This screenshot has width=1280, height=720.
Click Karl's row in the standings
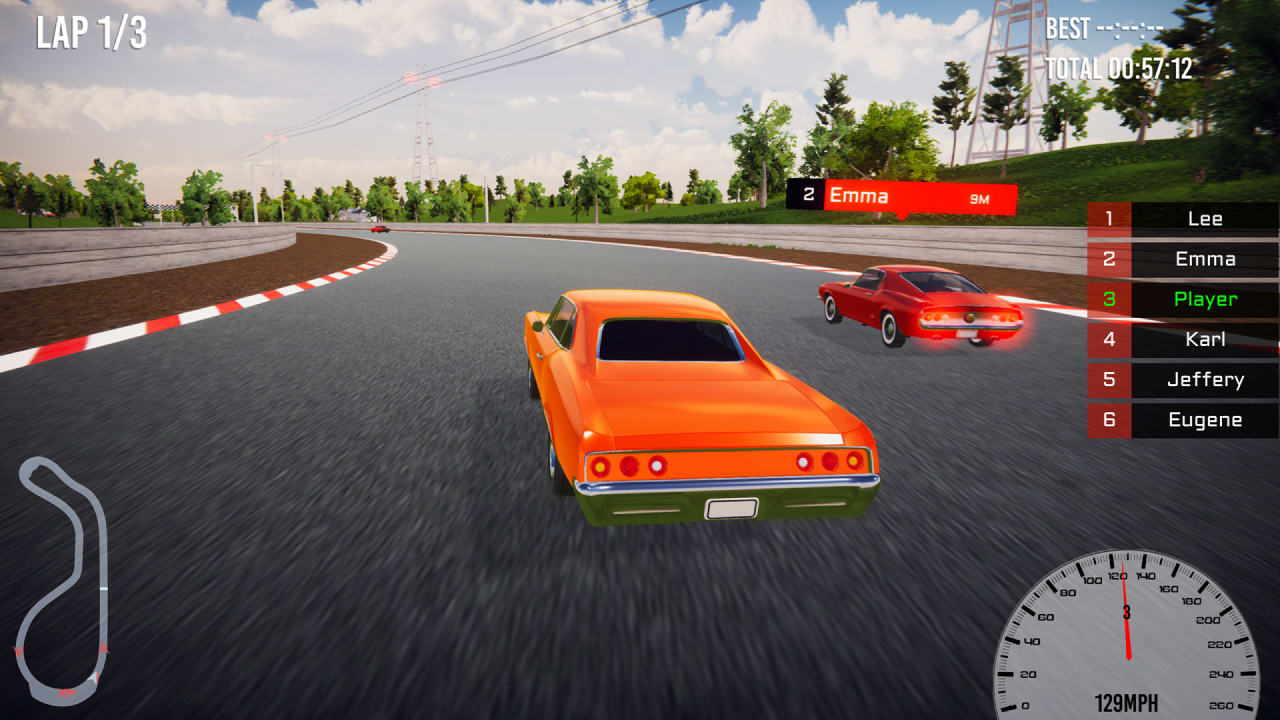point(1205,339)
